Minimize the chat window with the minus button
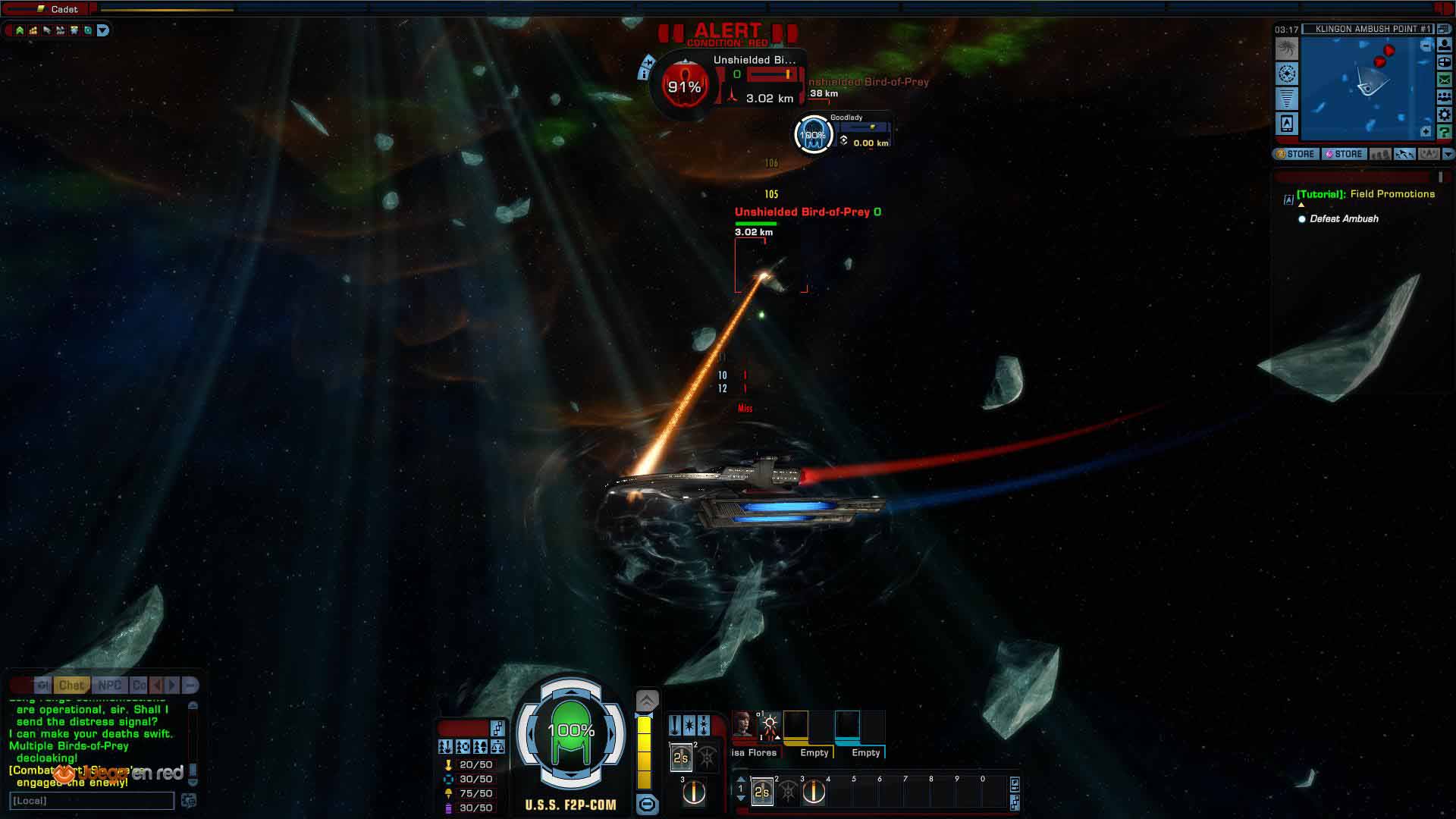Viewport: 1456px width, 819px height. click(190, 685)
